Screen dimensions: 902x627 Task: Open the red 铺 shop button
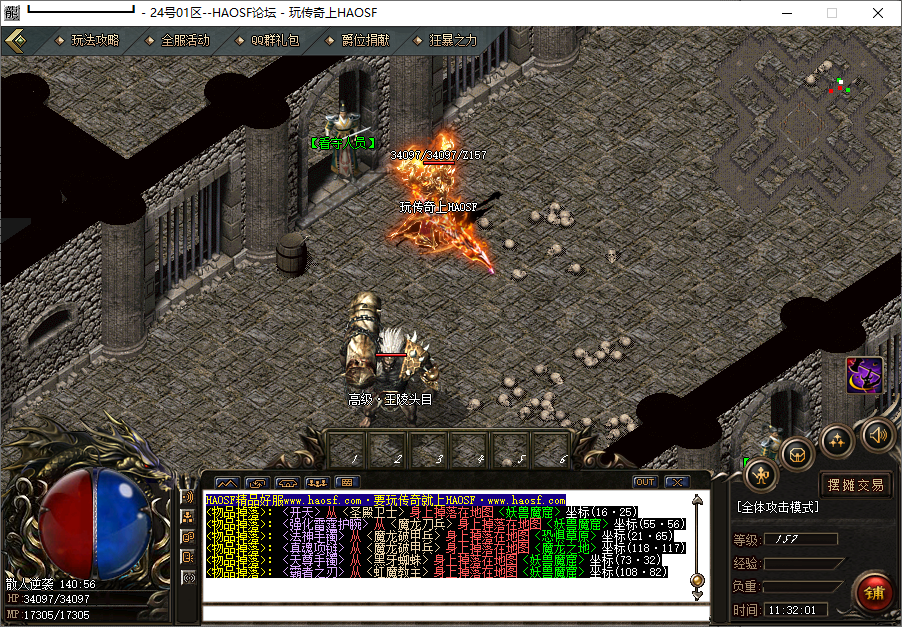pyautogui.click(x=875, y=592)
